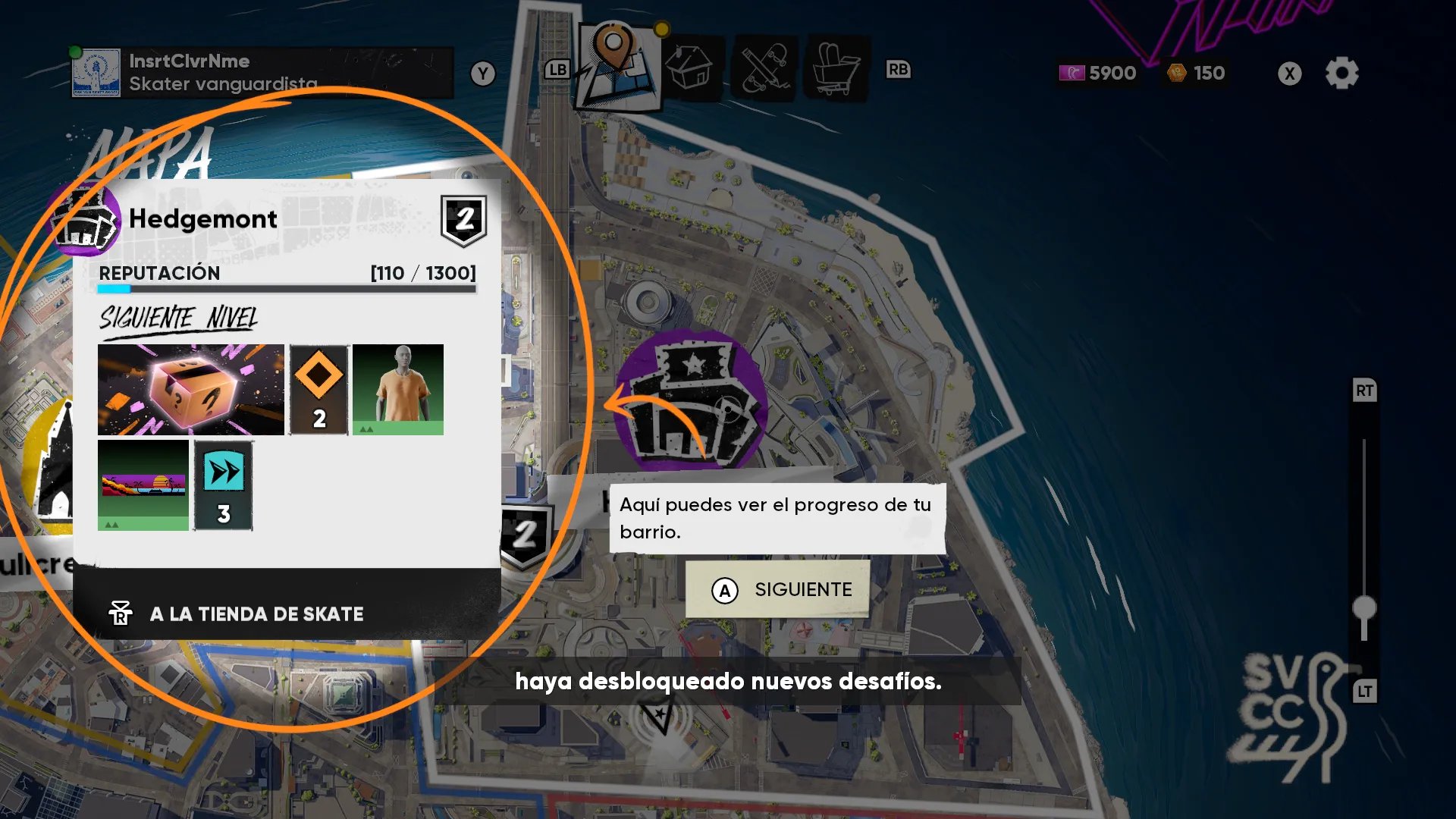Switch to the shopping cart store tab

click(837, 70)
